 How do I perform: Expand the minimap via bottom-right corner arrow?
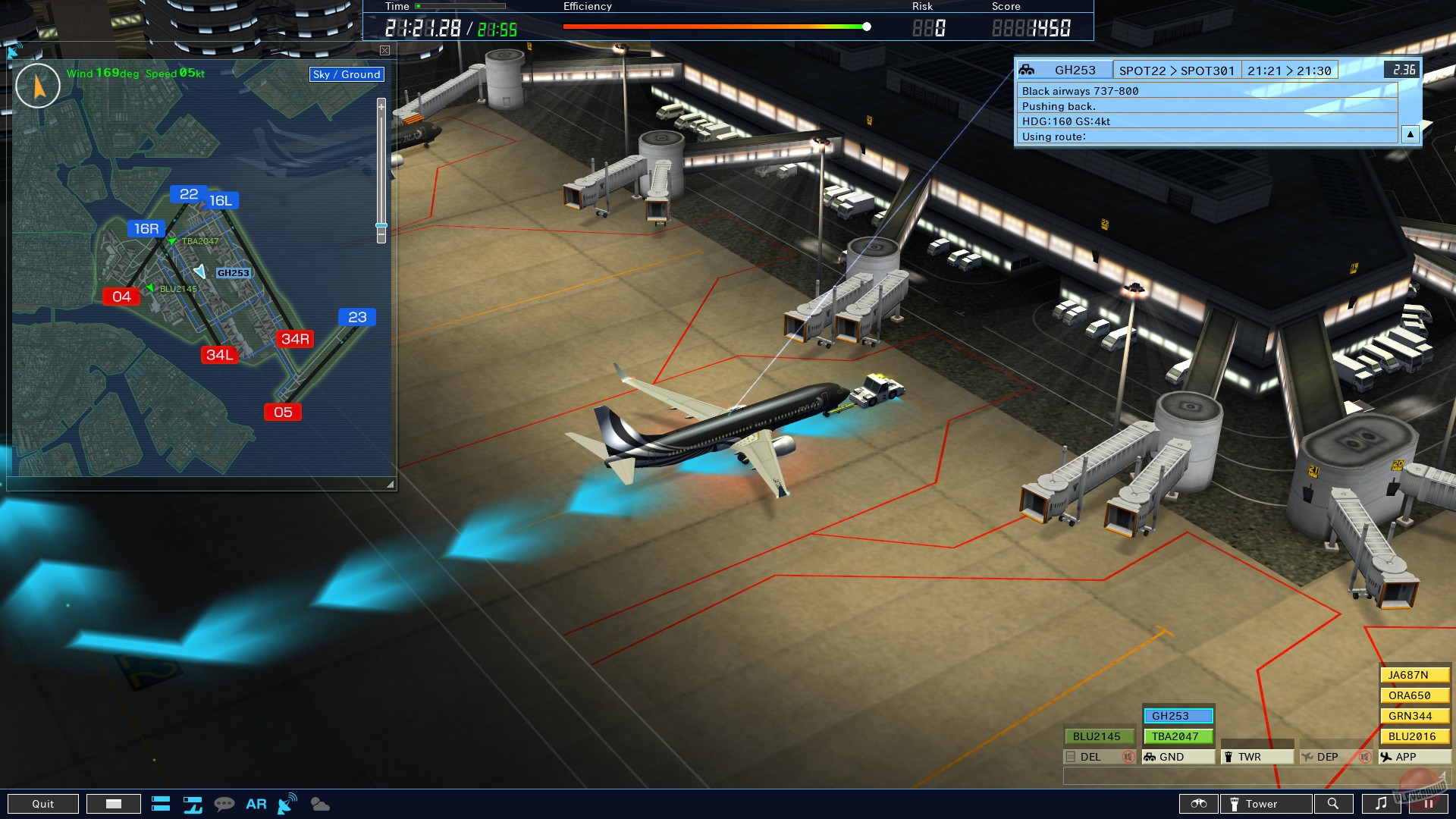click(390, 482)
